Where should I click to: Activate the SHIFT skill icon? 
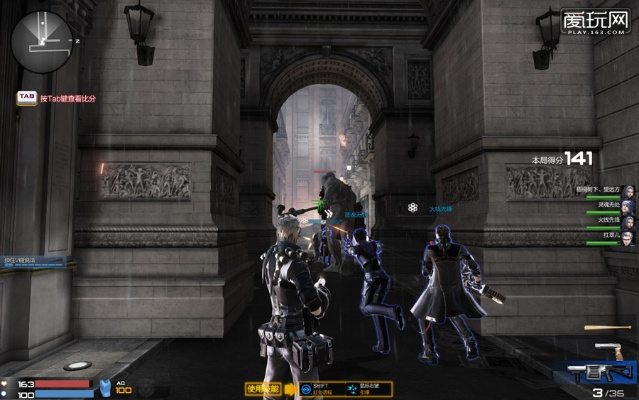click(x=306, y=388)
